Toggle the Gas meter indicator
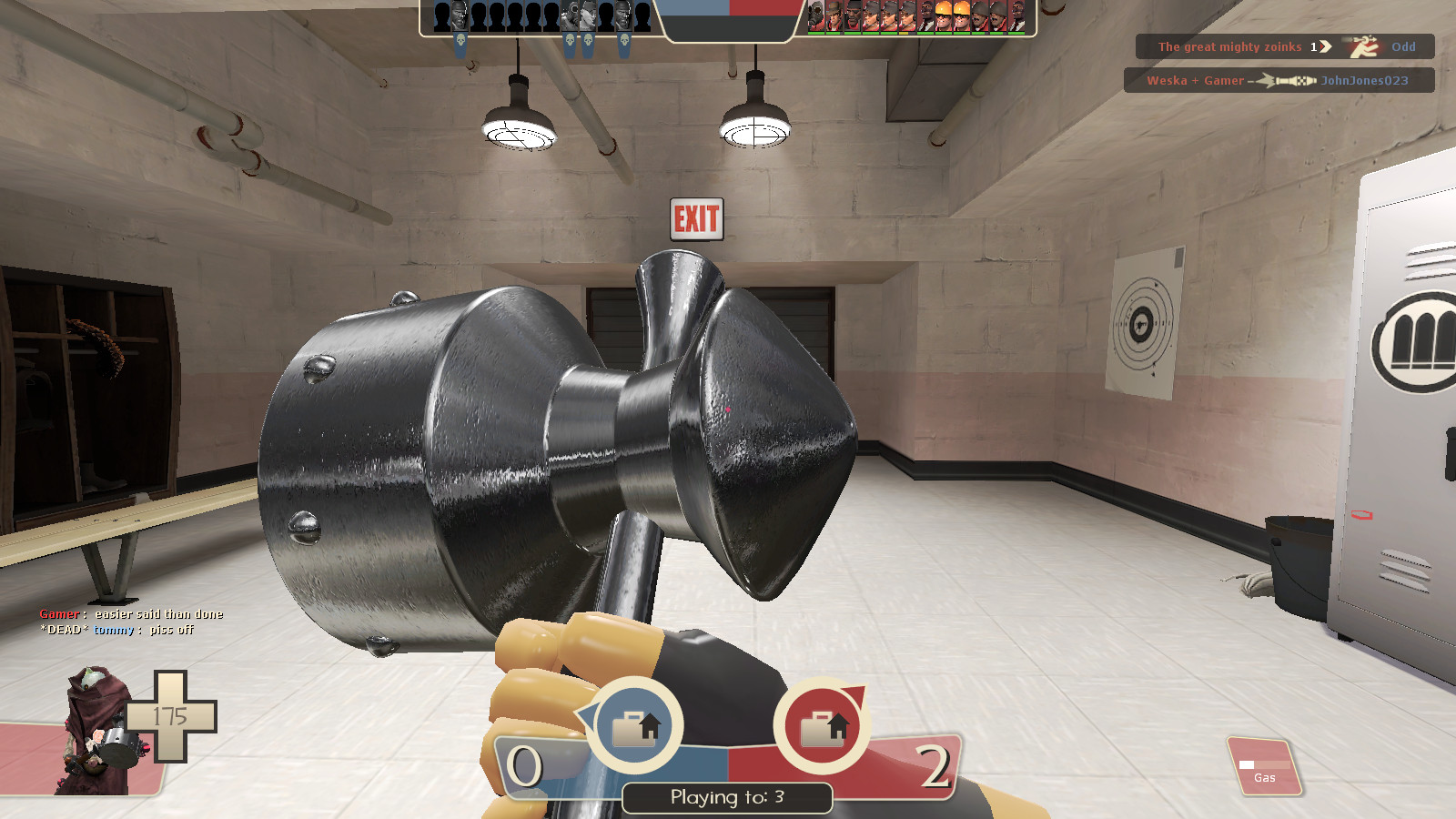The height and width of the screenshot is (819, 1456). (1265, 769)
